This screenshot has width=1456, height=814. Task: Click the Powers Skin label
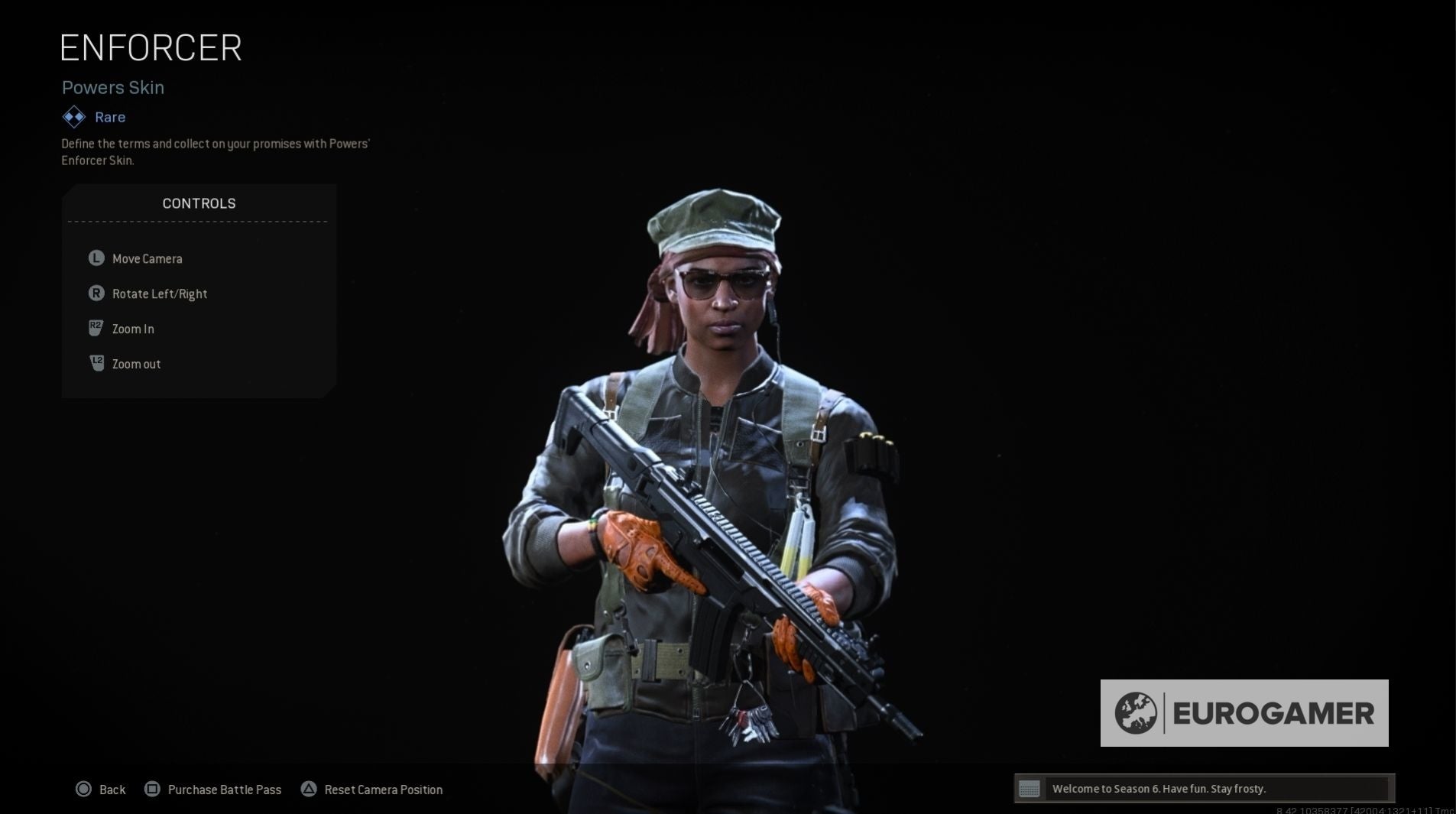pyautogui.click(x=112, y=87)
